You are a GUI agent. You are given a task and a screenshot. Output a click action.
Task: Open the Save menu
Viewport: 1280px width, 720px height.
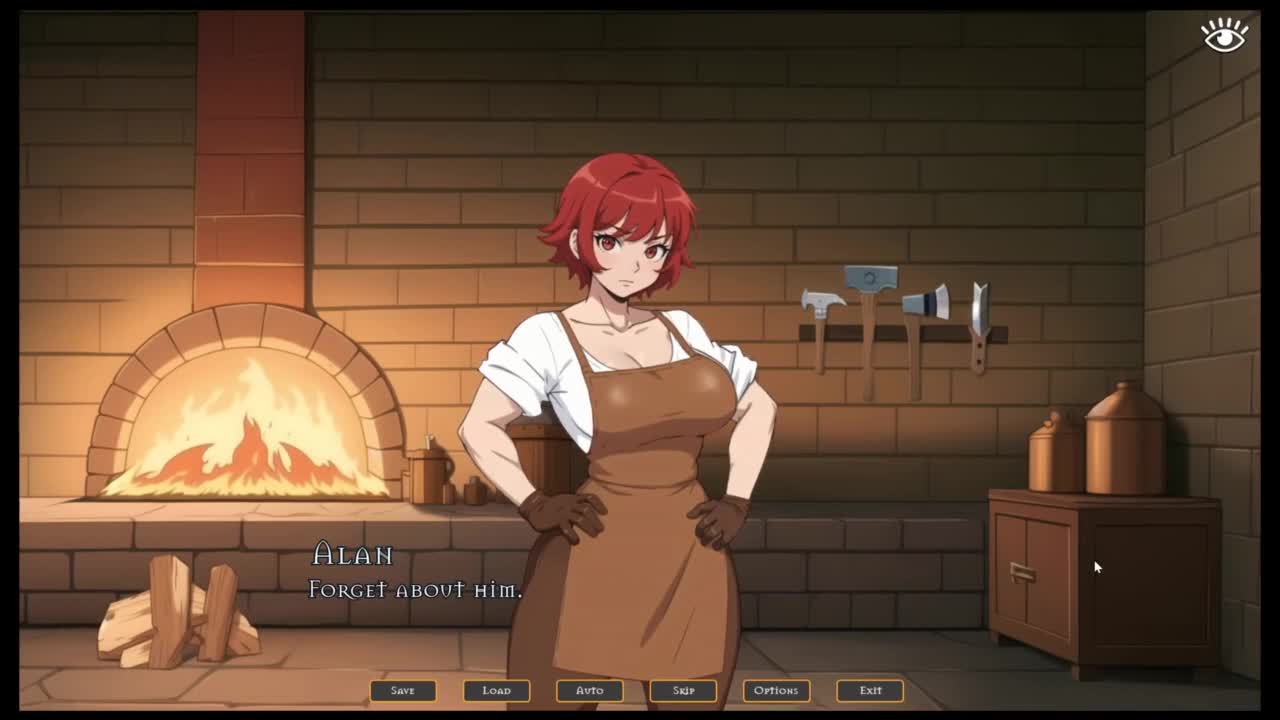pos(403,690)
